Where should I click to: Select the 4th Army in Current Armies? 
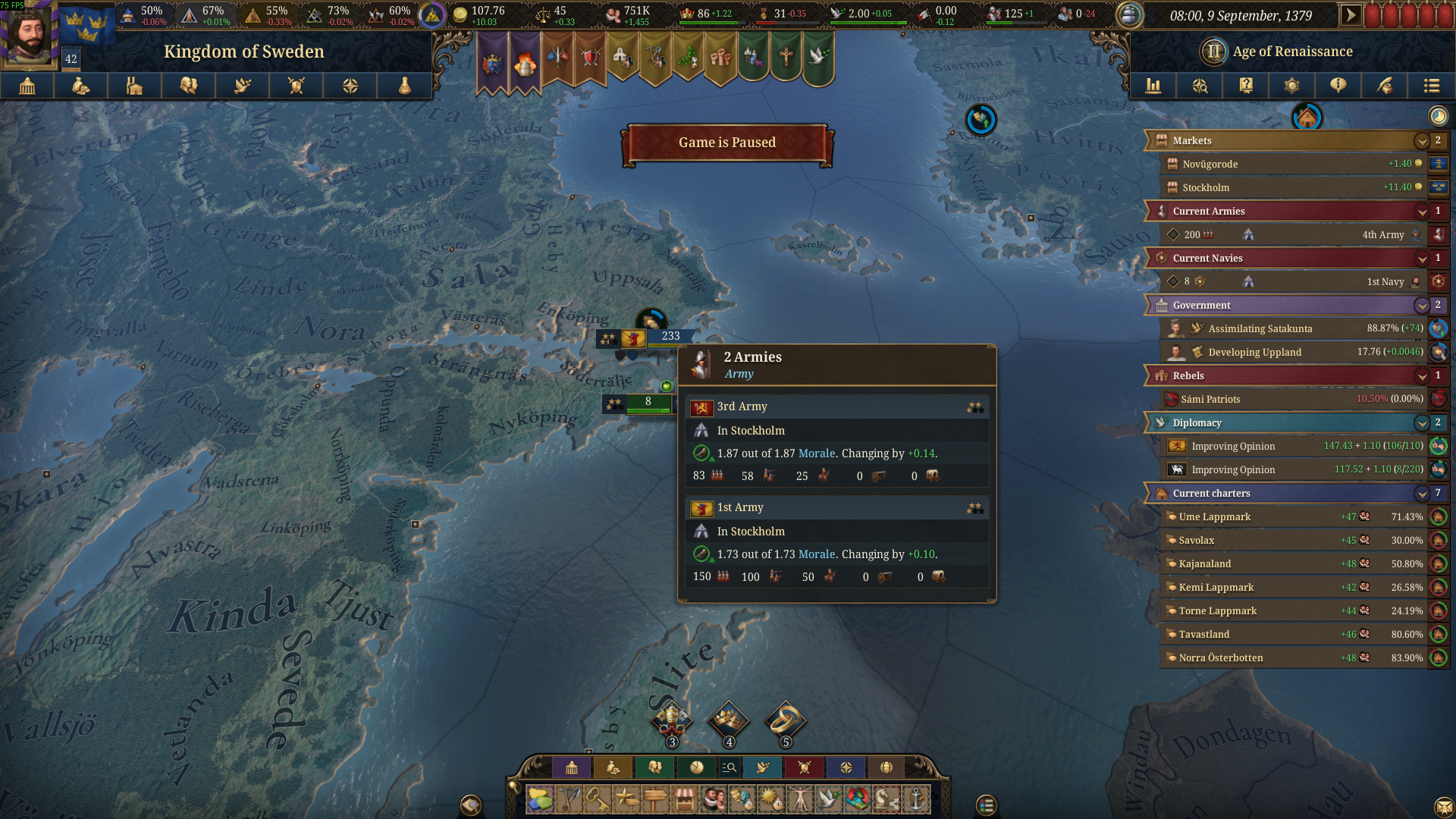click(x=1380, y=234)
